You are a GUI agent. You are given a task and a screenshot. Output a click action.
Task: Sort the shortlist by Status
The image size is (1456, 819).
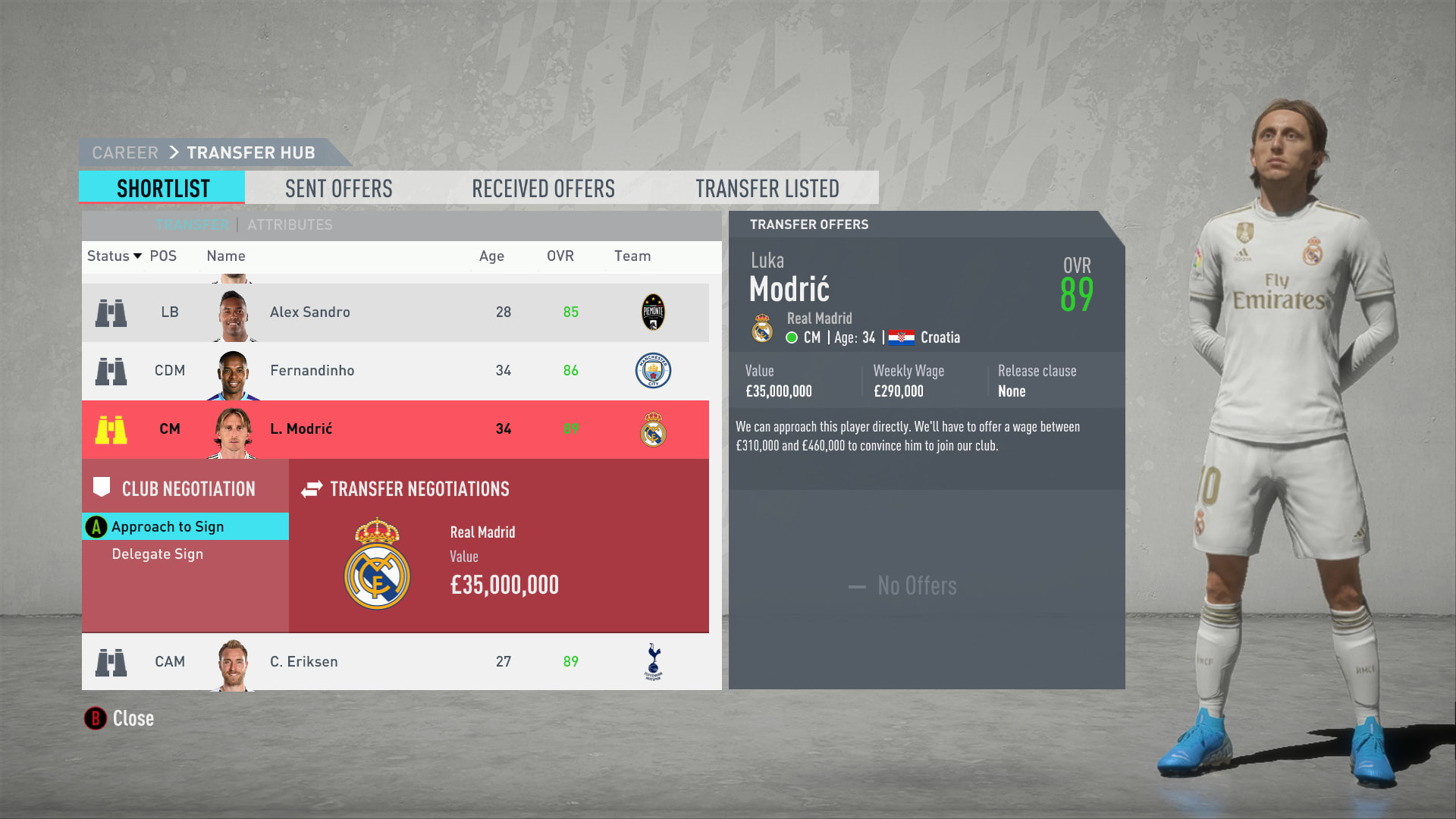tap(114, 256)
